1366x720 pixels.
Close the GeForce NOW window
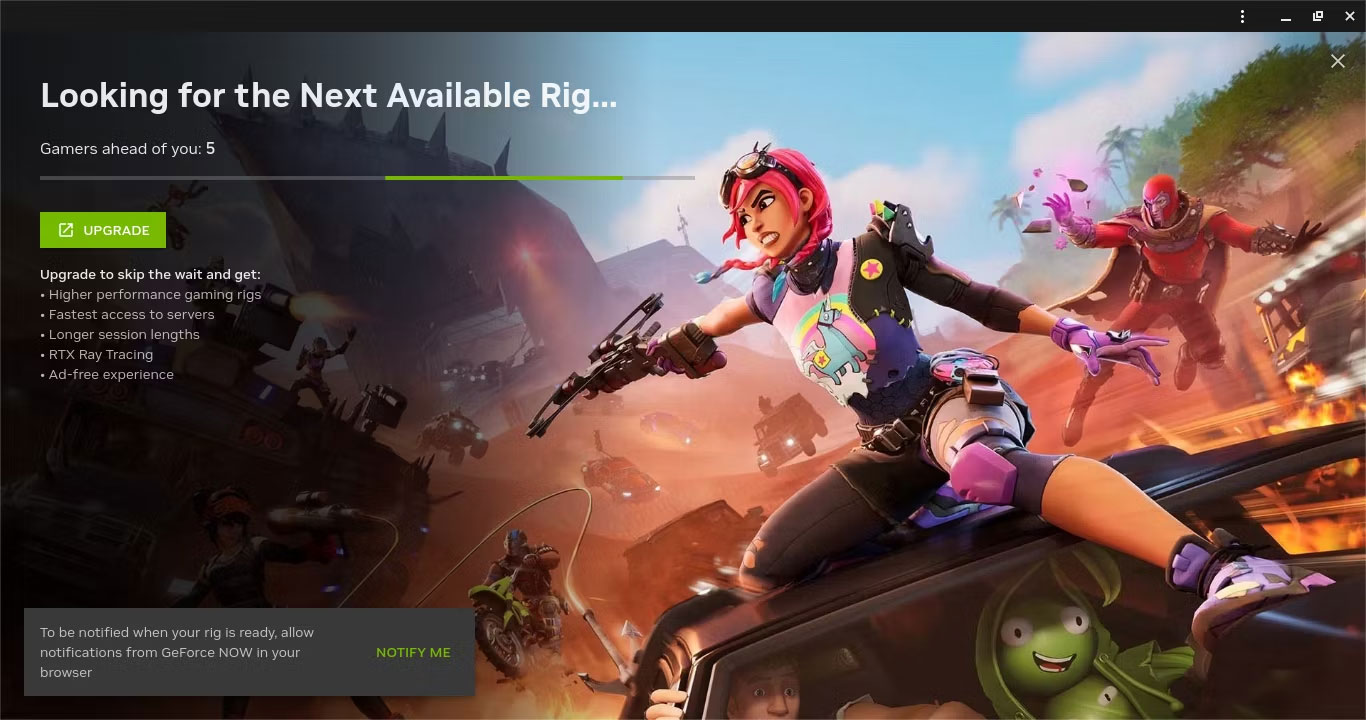point(1349,16)
